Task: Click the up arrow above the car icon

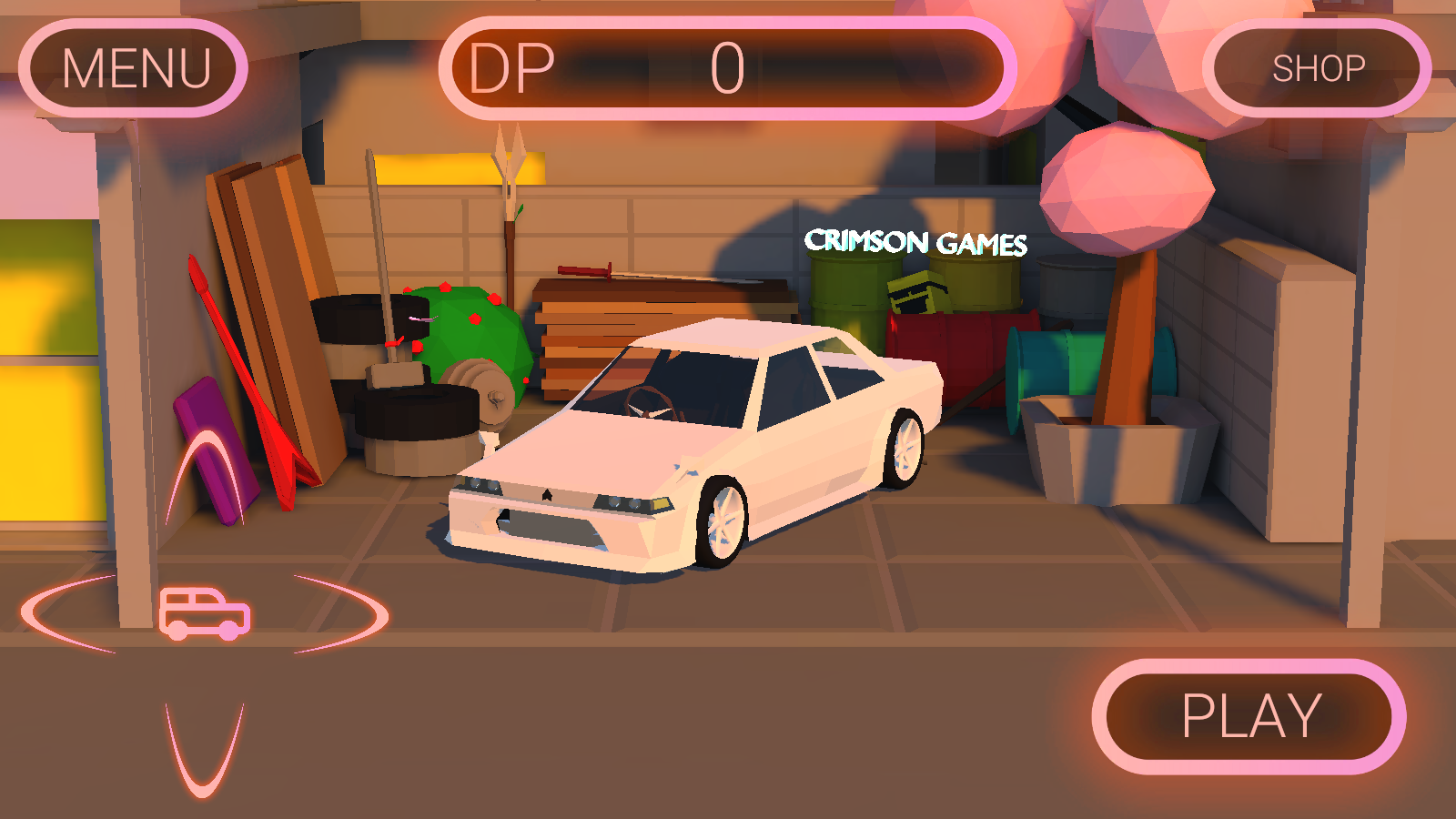Action: pyautogui.click(x=206, y=476)
